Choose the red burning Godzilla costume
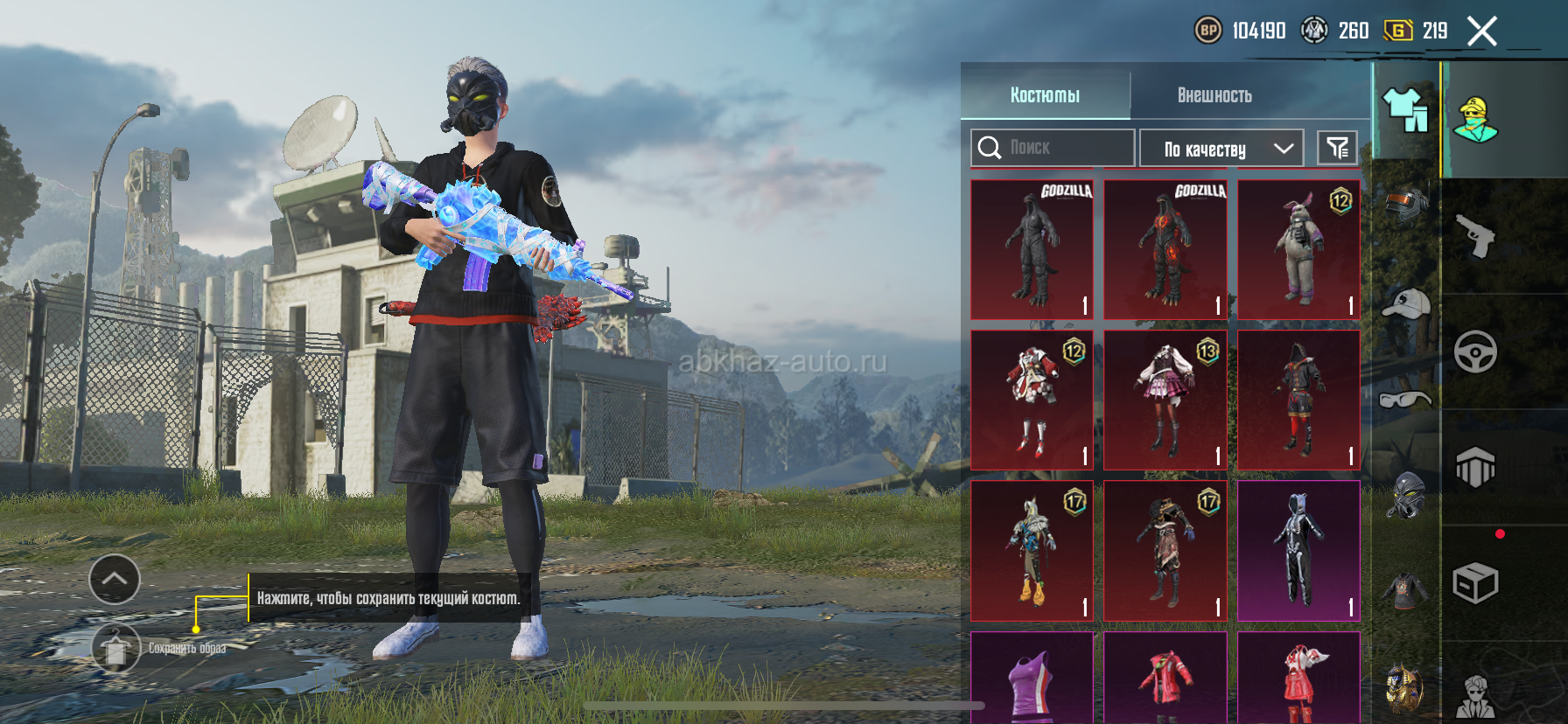 (1165, 250)
